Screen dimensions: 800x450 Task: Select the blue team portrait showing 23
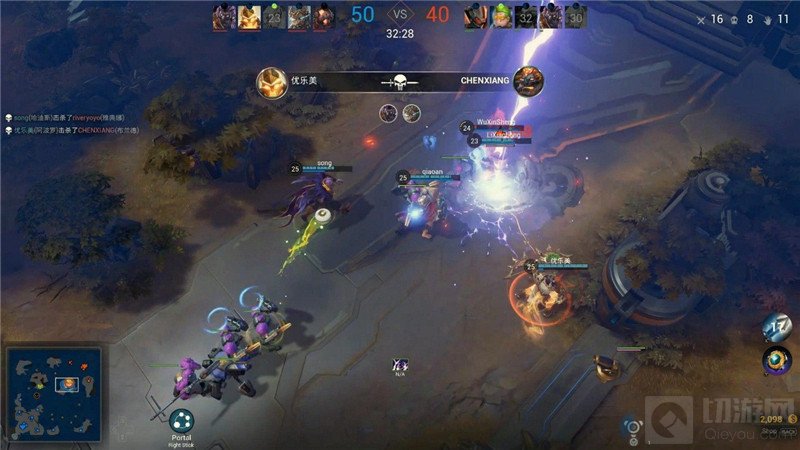coord(274,16)
